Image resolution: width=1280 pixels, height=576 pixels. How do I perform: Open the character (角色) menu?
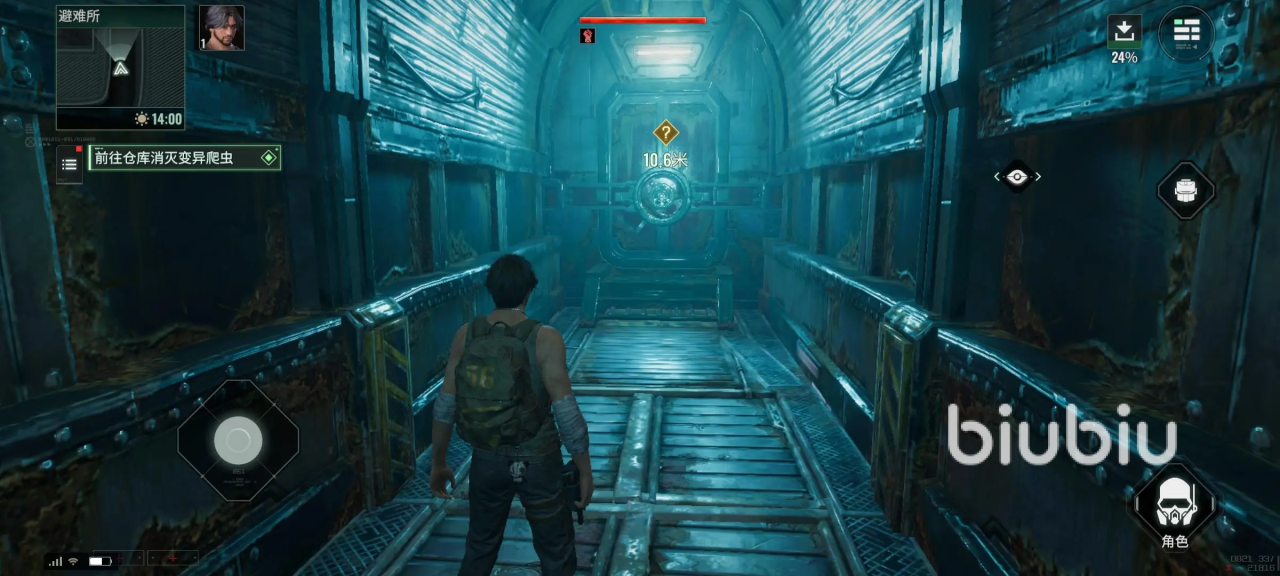click(x=1174, y=505)
